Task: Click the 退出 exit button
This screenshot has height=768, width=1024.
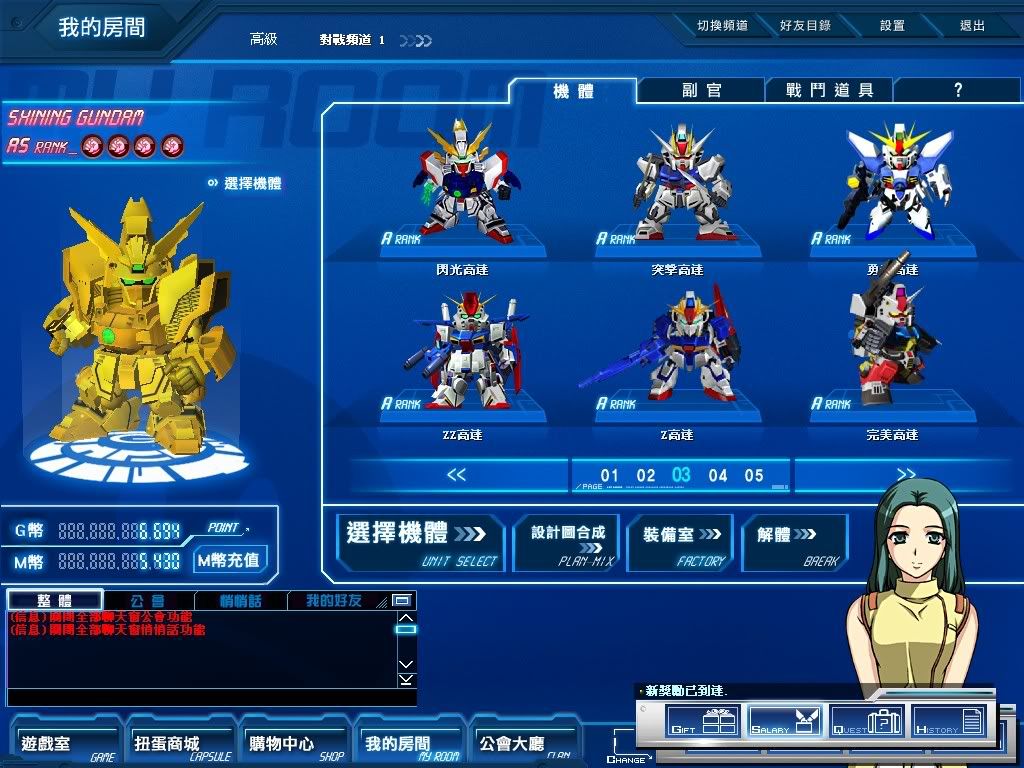Action: 972,26
